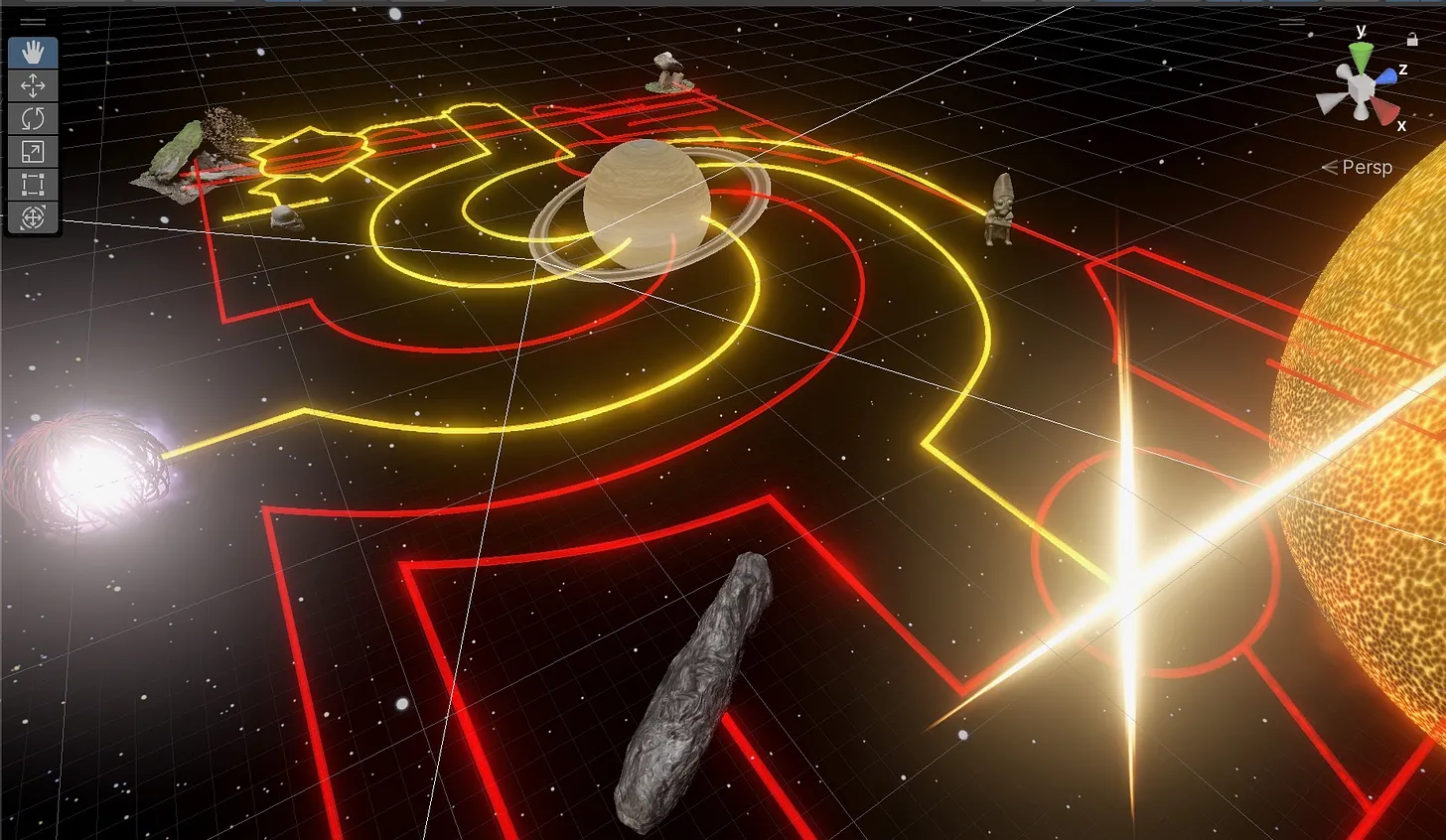Click the blue Z axis cone
Image resolution: width=1446 pixels, height=840 pixels.
[x=1384, y=76]
